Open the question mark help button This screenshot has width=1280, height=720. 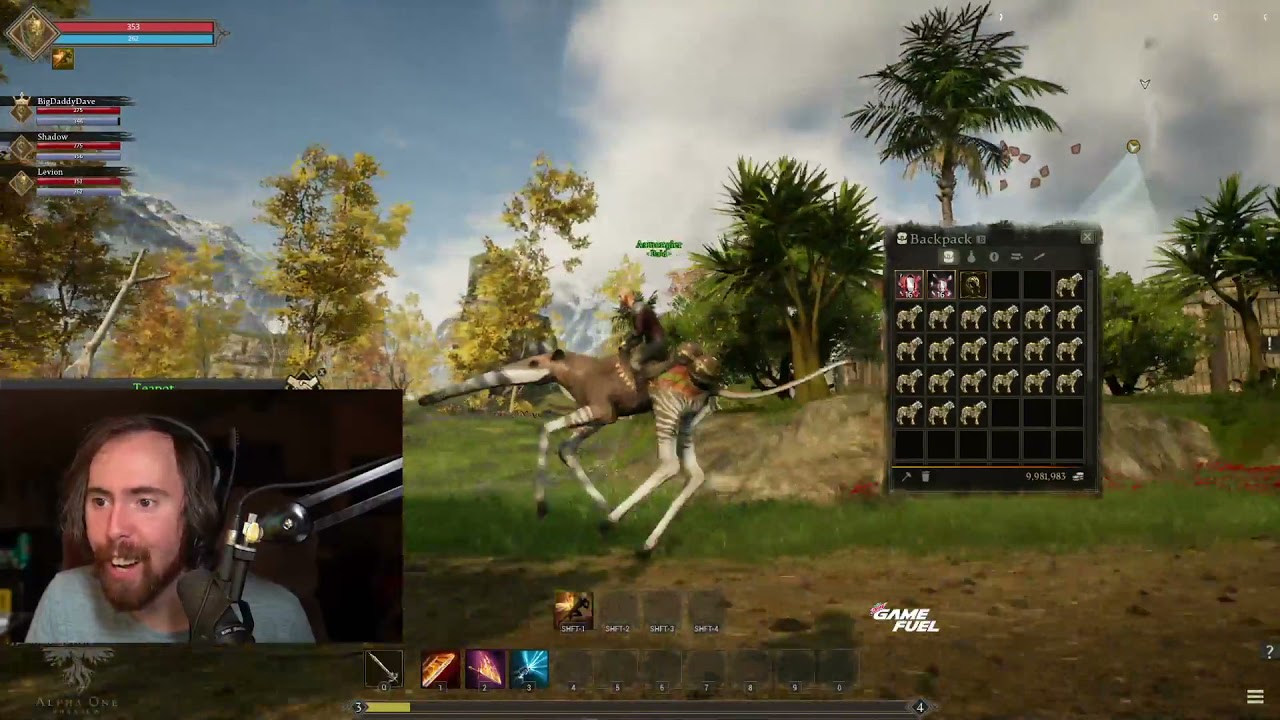[x=1269, y=653]
